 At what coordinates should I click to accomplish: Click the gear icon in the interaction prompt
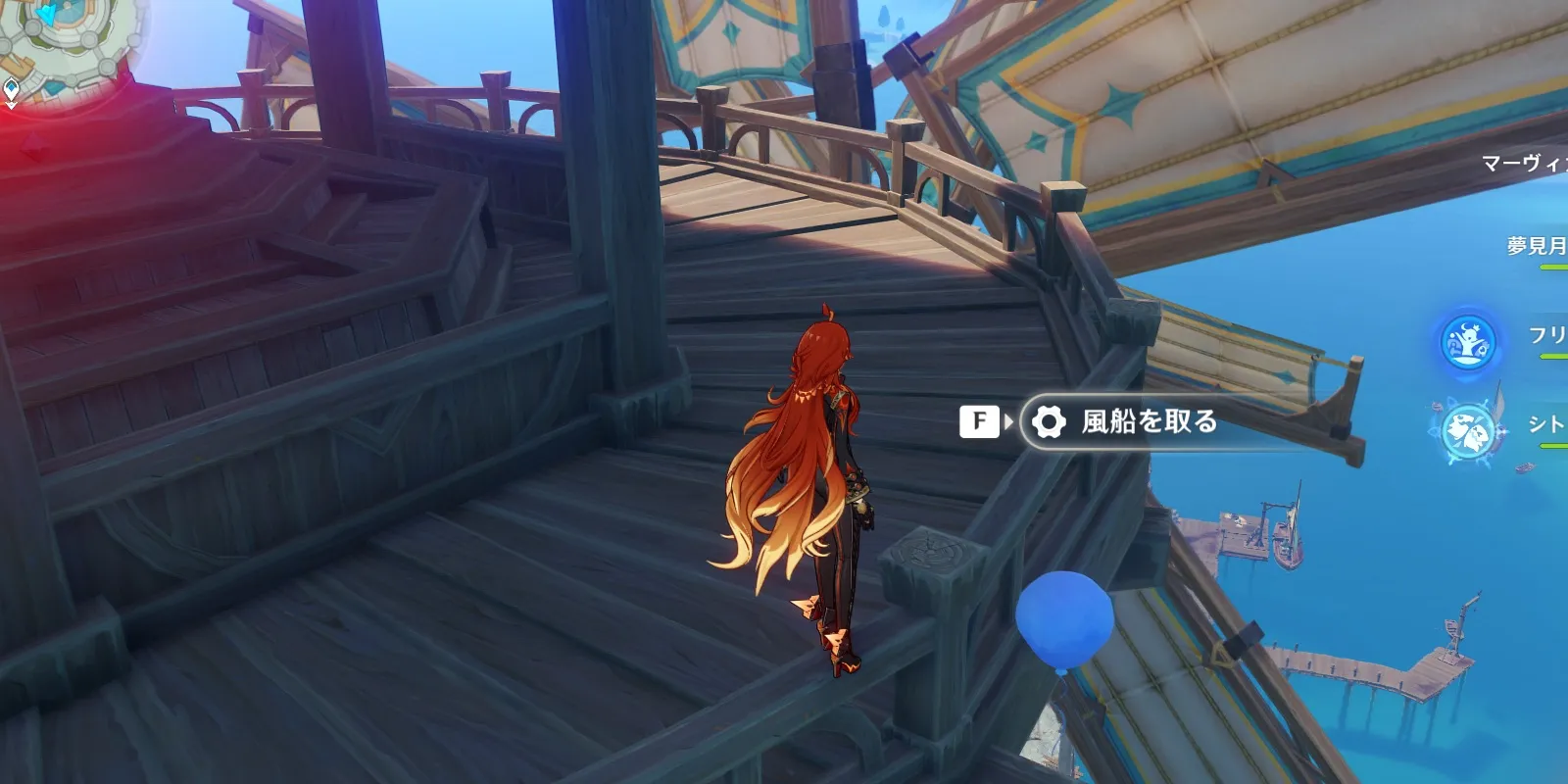1049,423
